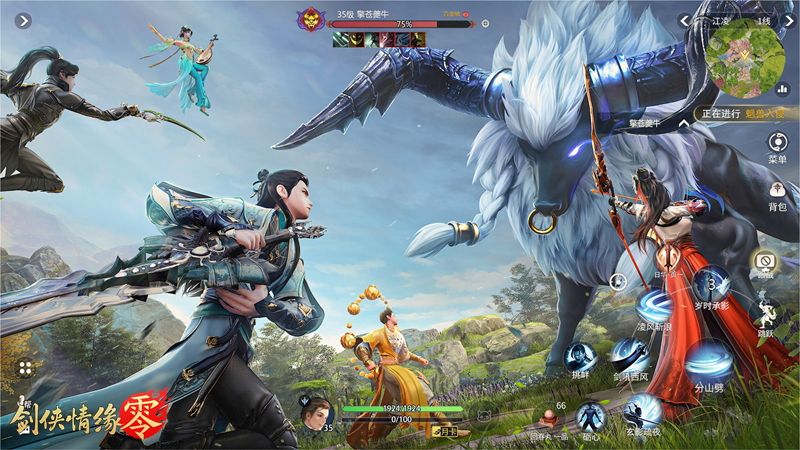The height and width of the screenshot is (450, 800).
Task: Activate the 挑衅 taunt skill
Action: [x=579, y=358]
